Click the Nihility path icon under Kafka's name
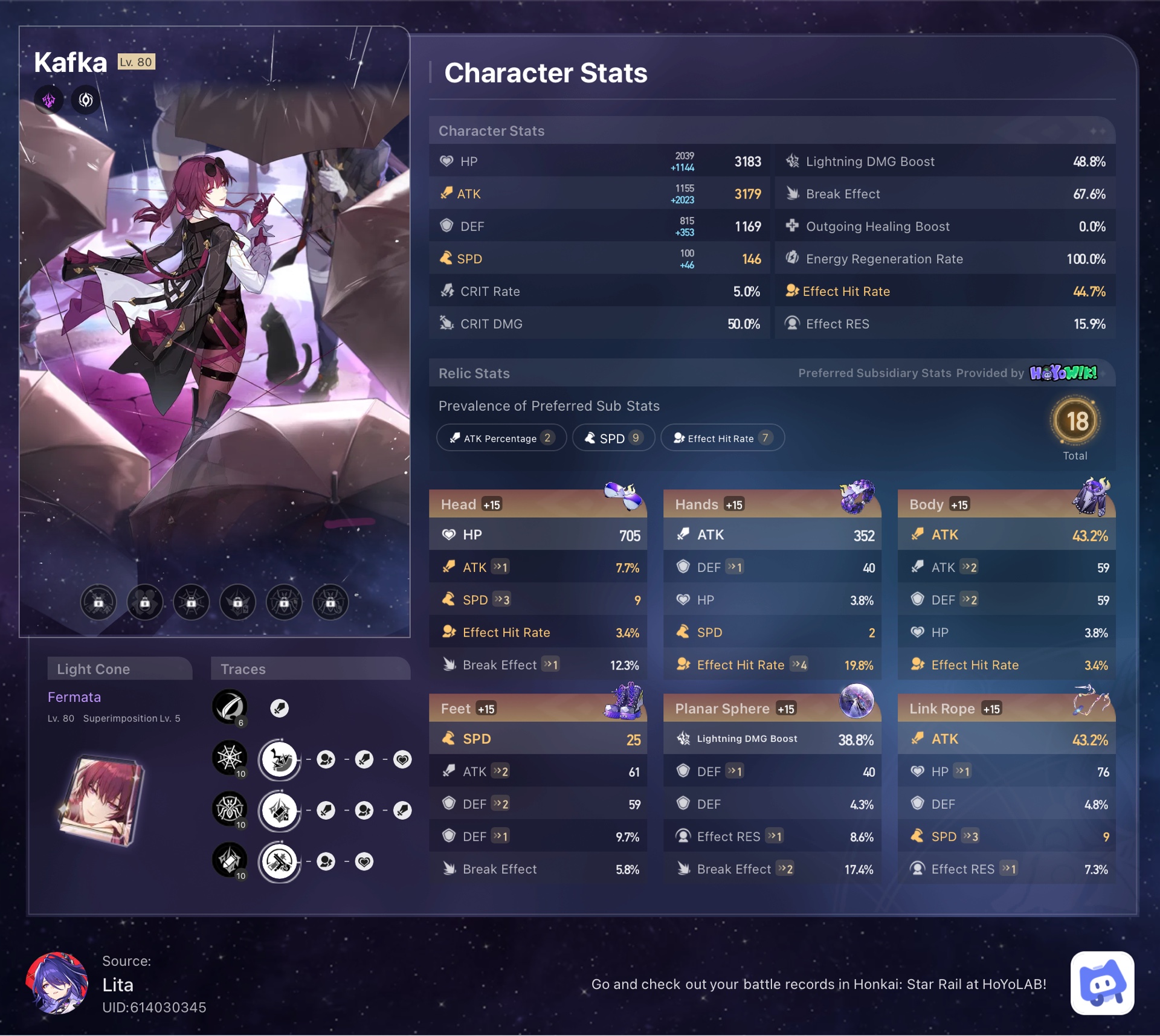1160x1036 pixels. pyautogui.click(x=85, y=100)
